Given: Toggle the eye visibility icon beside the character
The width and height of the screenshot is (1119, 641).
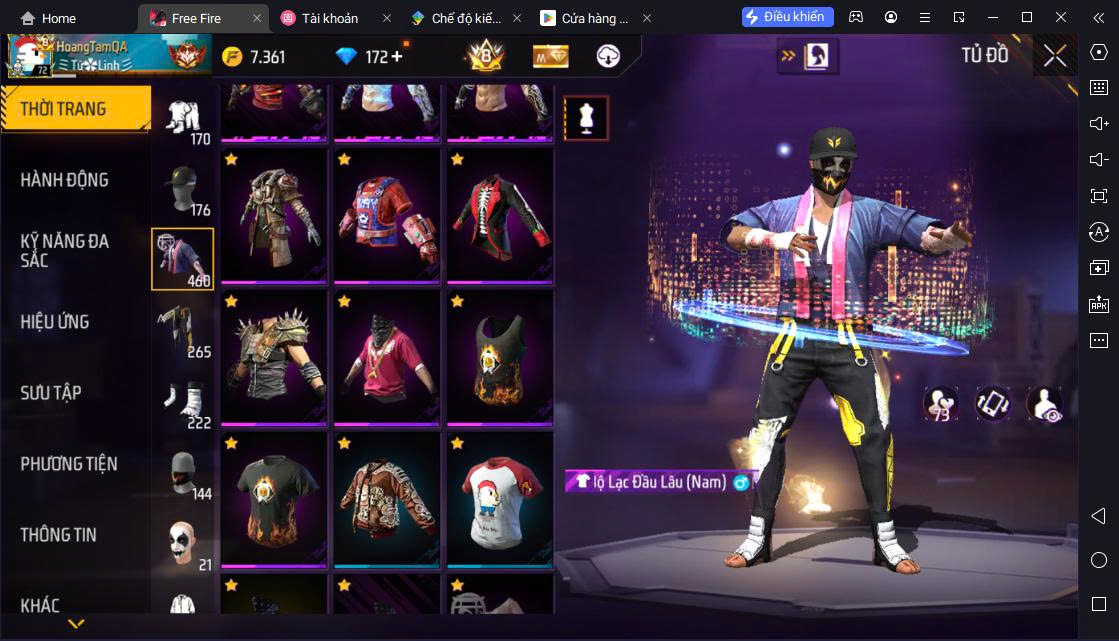Looking at the screenshot, I should point(1045,404).
